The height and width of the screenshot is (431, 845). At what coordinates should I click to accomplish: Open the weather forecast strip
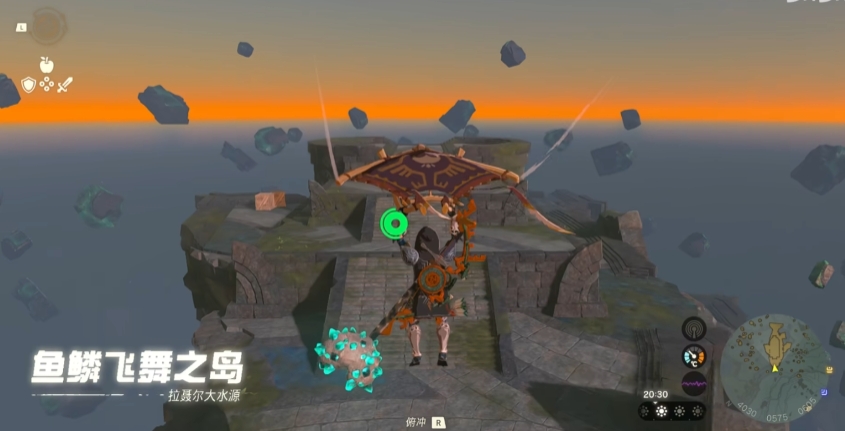[673, 411]
